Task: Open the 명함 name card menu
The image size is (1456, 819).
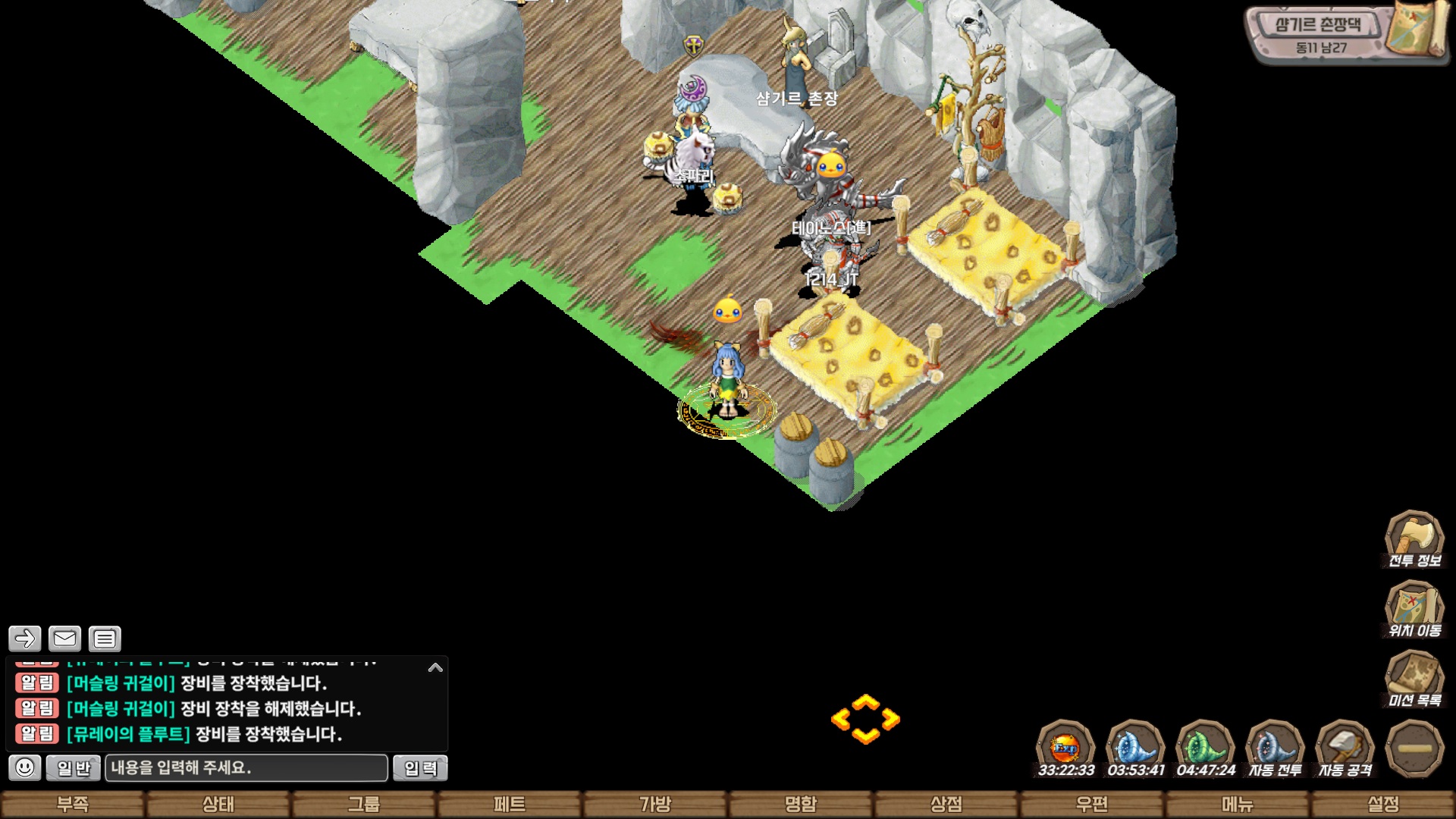Action: point(801,804)
